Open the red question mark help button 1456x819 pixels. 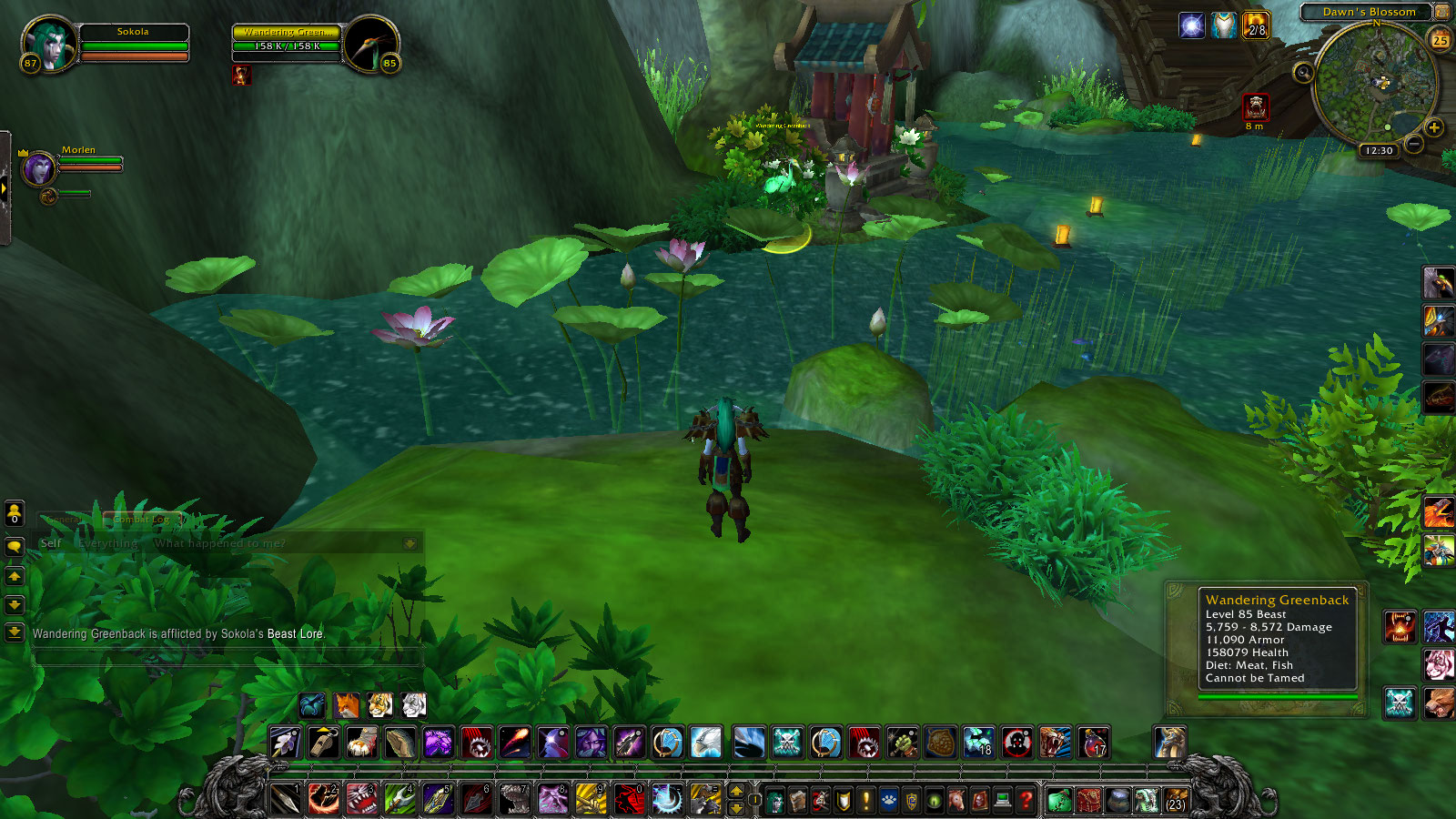pyautogui.click(x=1026, y=800)
